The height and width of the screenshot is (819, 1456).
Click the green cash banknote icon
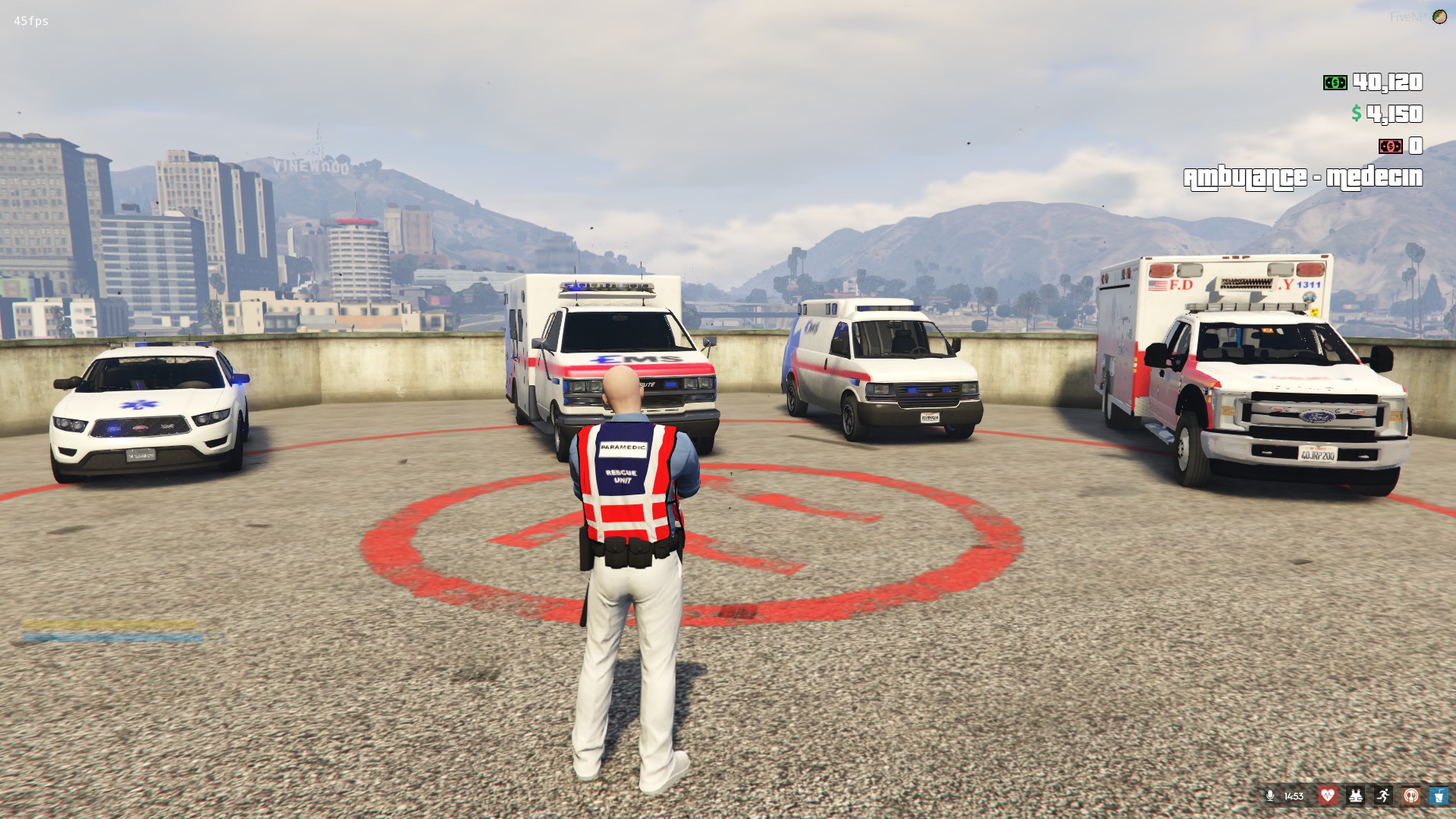pyautogui.click(x=1335, y=83)
